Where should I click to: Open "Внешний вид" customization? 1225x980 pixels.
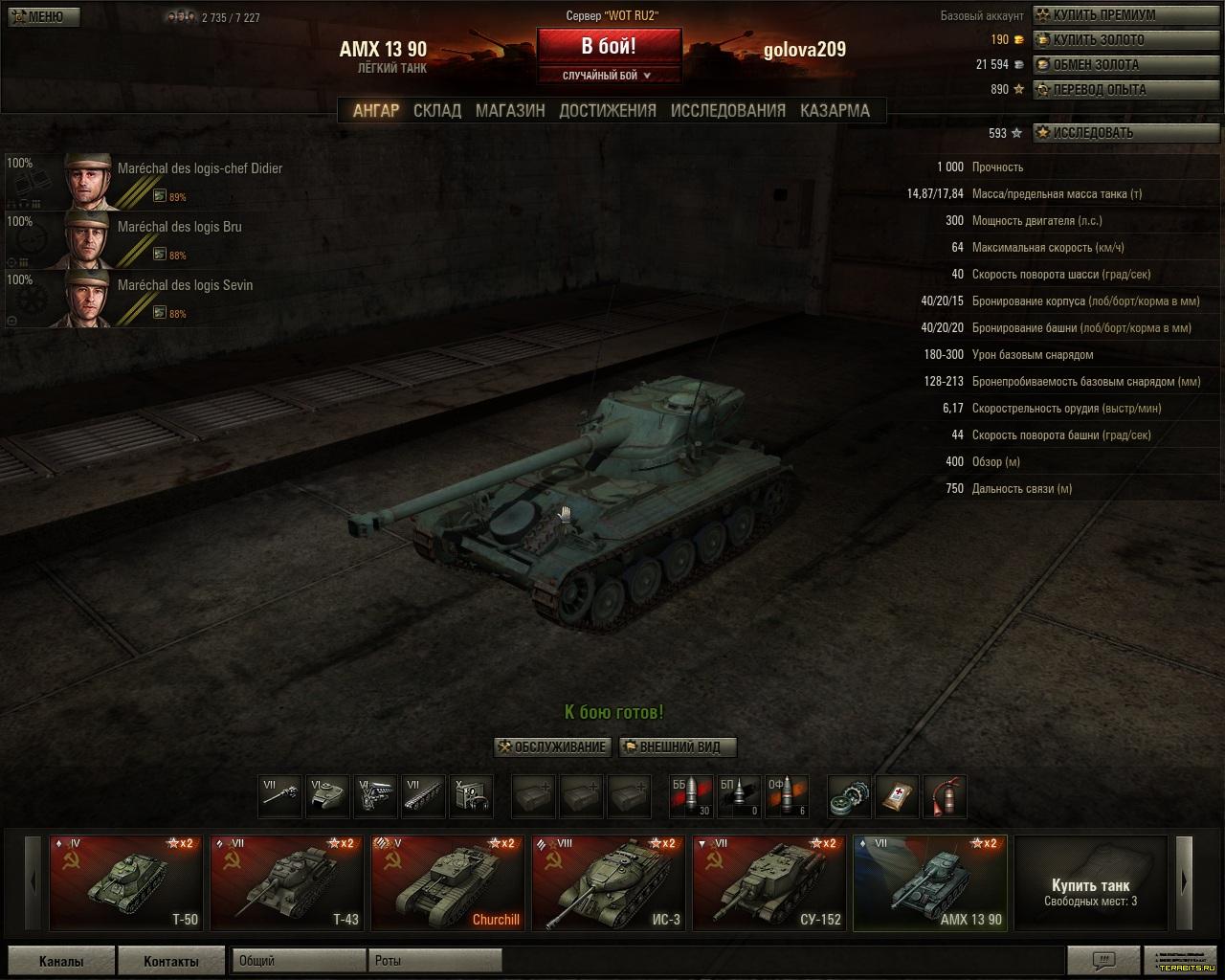point(678,747)
